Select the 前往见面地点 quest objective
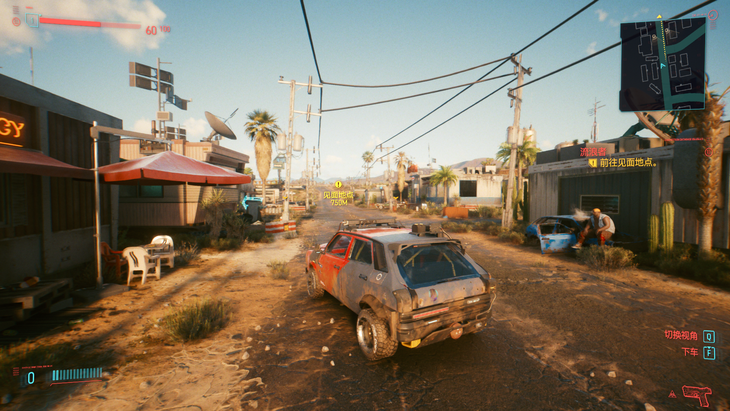 click(x=626, y=162)
